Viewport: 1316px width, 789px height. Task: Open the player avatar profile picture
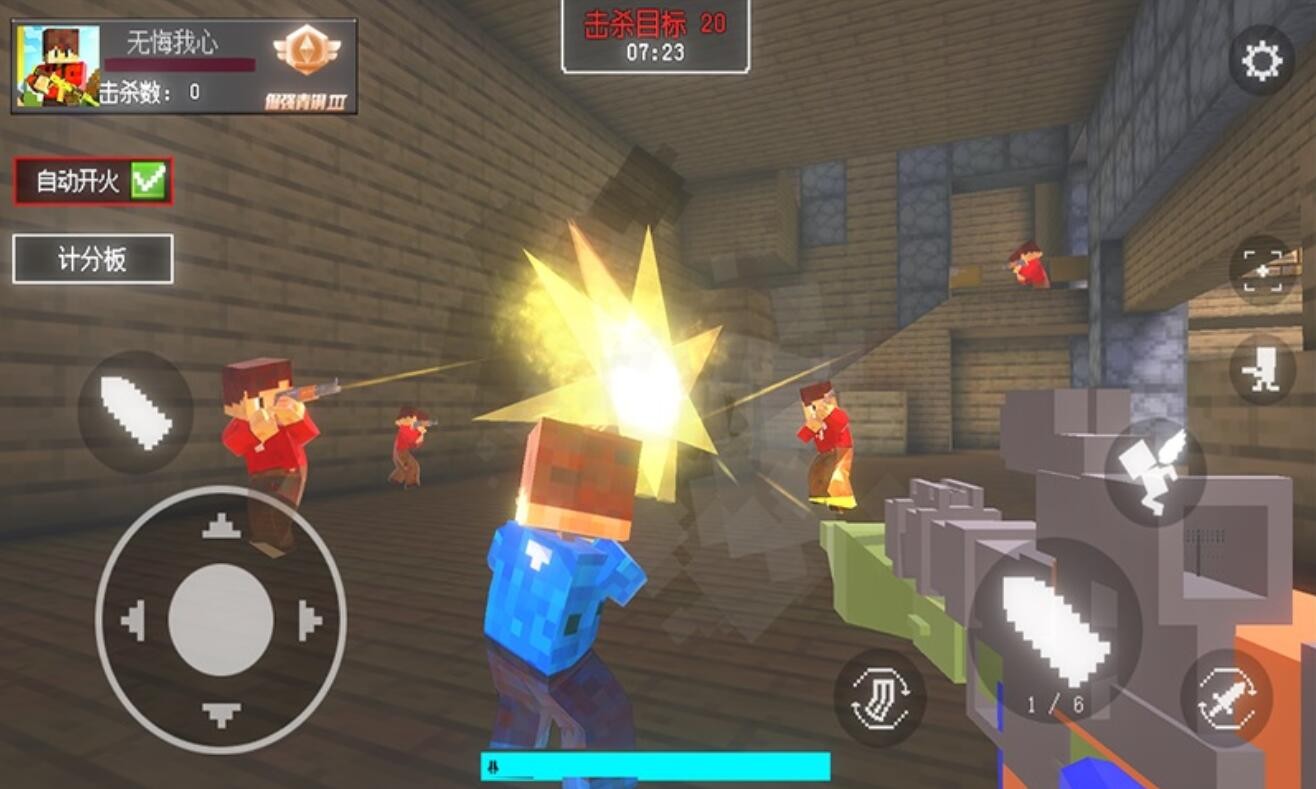[x=59, y=66]
